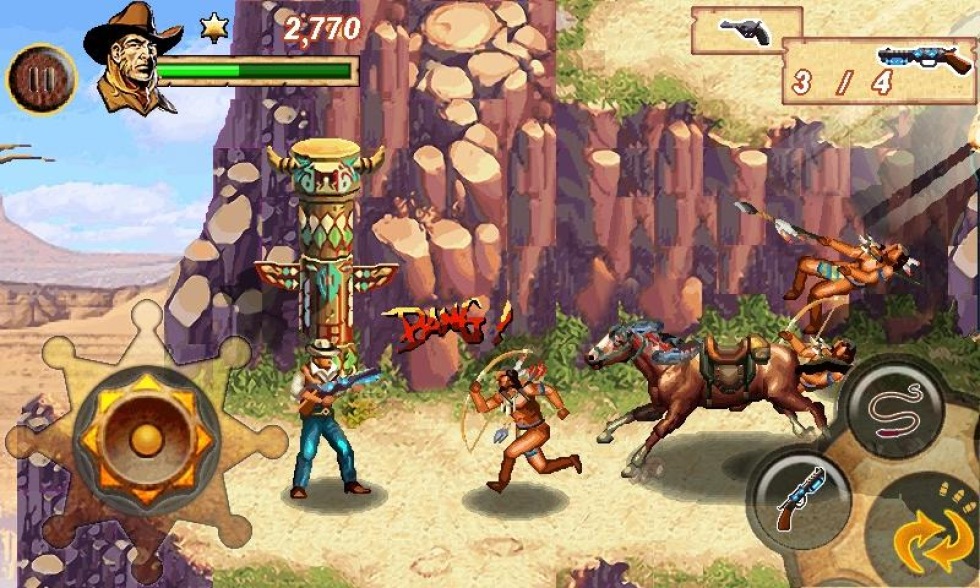Fire with the shotgun action button
980x588 pixels.
pos(800,496)
